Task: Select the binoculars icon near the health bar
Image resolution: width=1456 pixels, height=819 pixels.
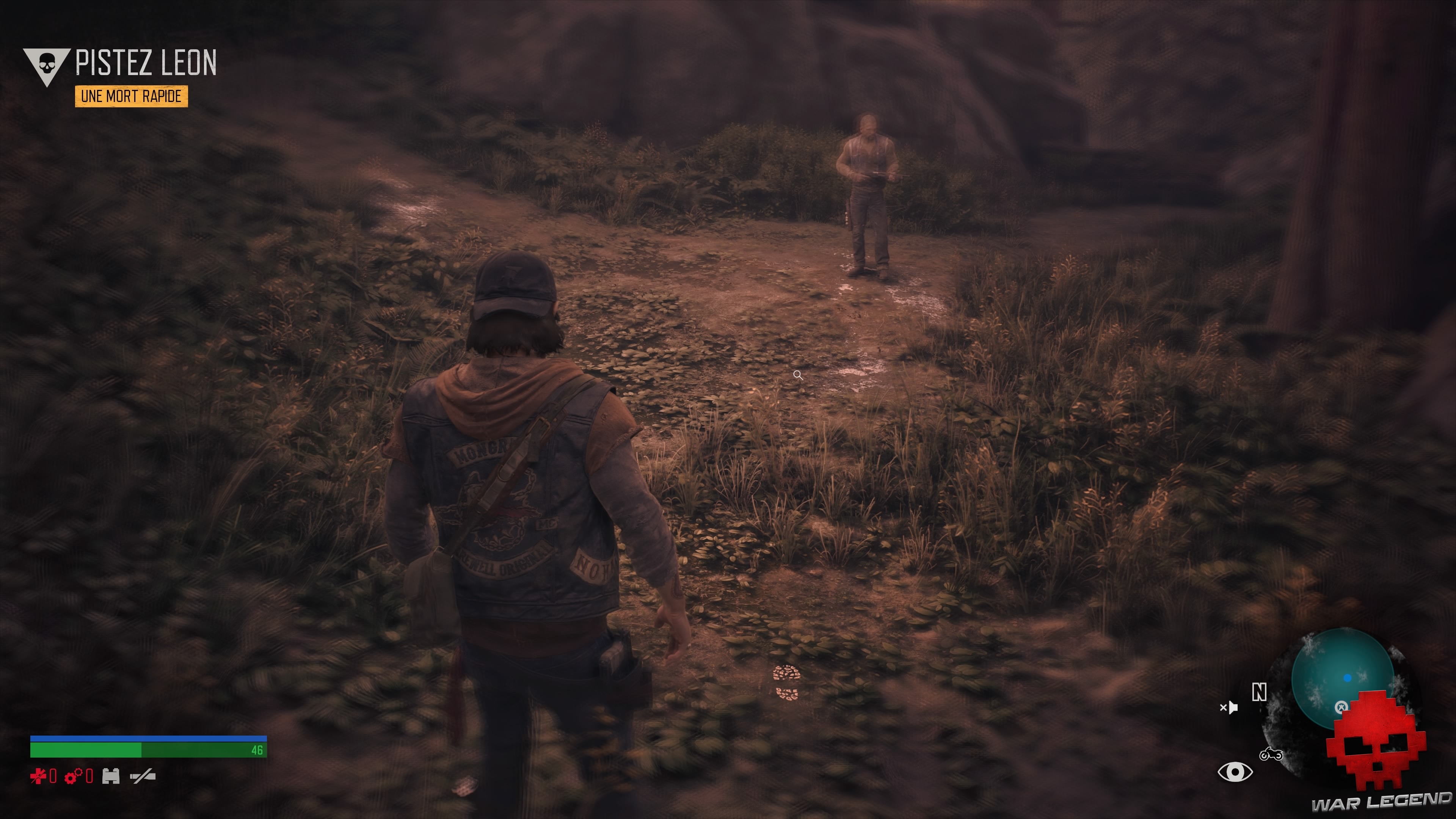Action: click(111, 777)
